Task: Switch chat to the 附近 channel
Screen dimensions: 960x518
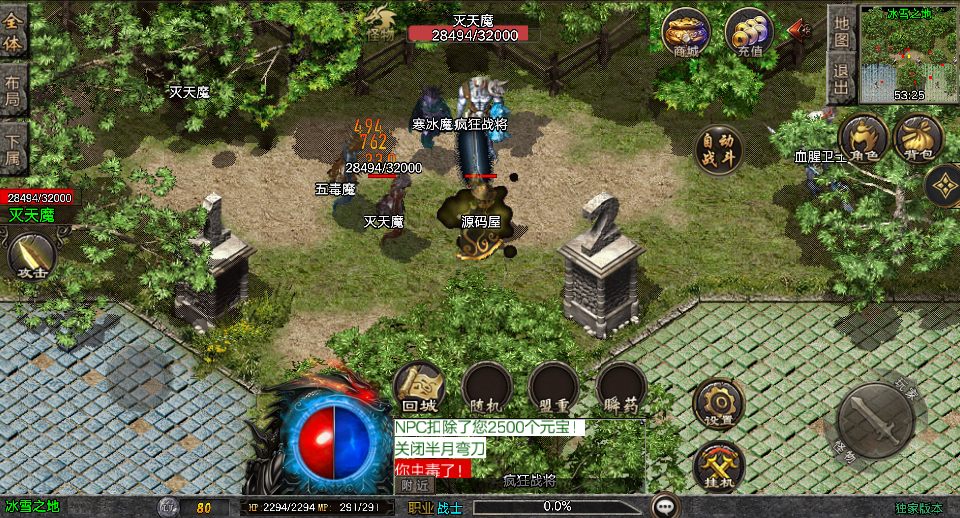Action: (415, 485)
